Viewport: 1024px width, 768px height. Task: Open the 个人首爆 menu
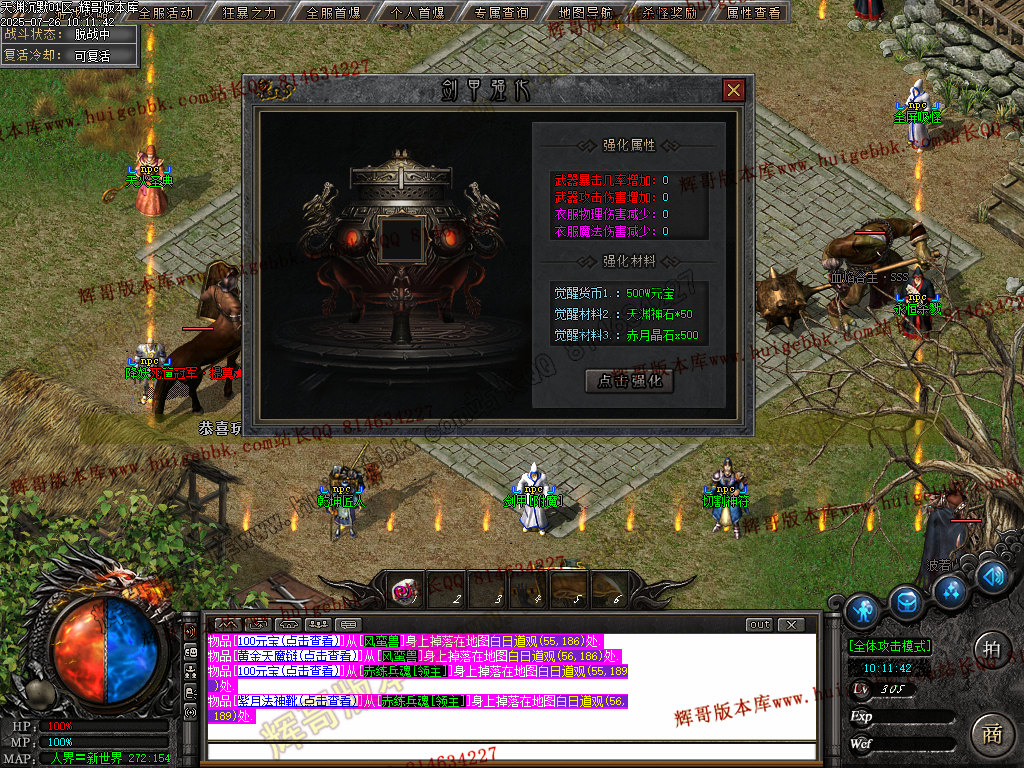417,13
